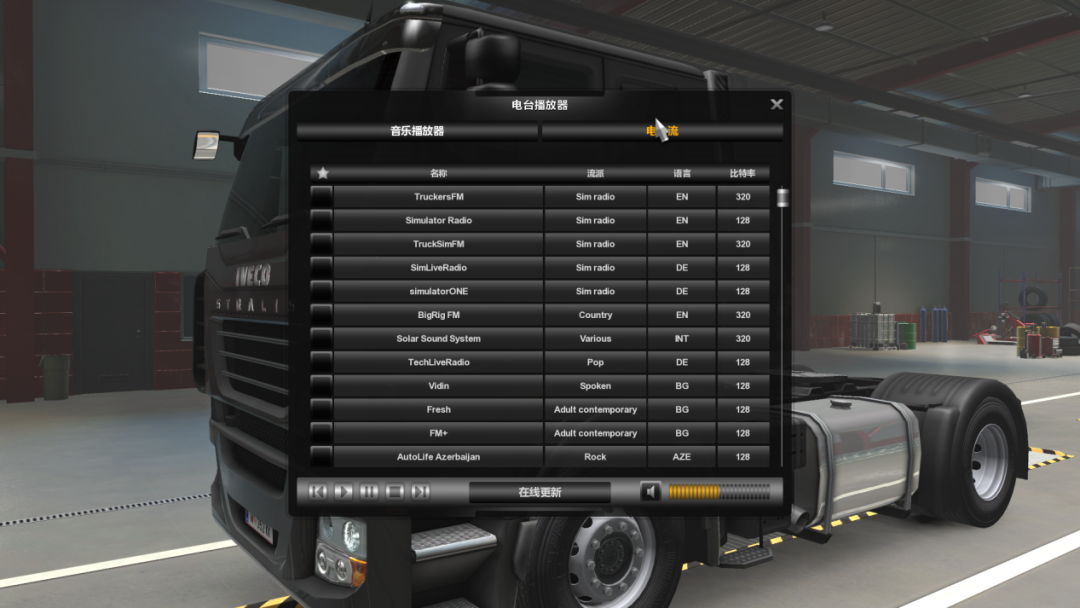Screen dimensions: 1080x608
Task: Select the TechLiveRadio pop station
Action: click(x=439, y=363)
